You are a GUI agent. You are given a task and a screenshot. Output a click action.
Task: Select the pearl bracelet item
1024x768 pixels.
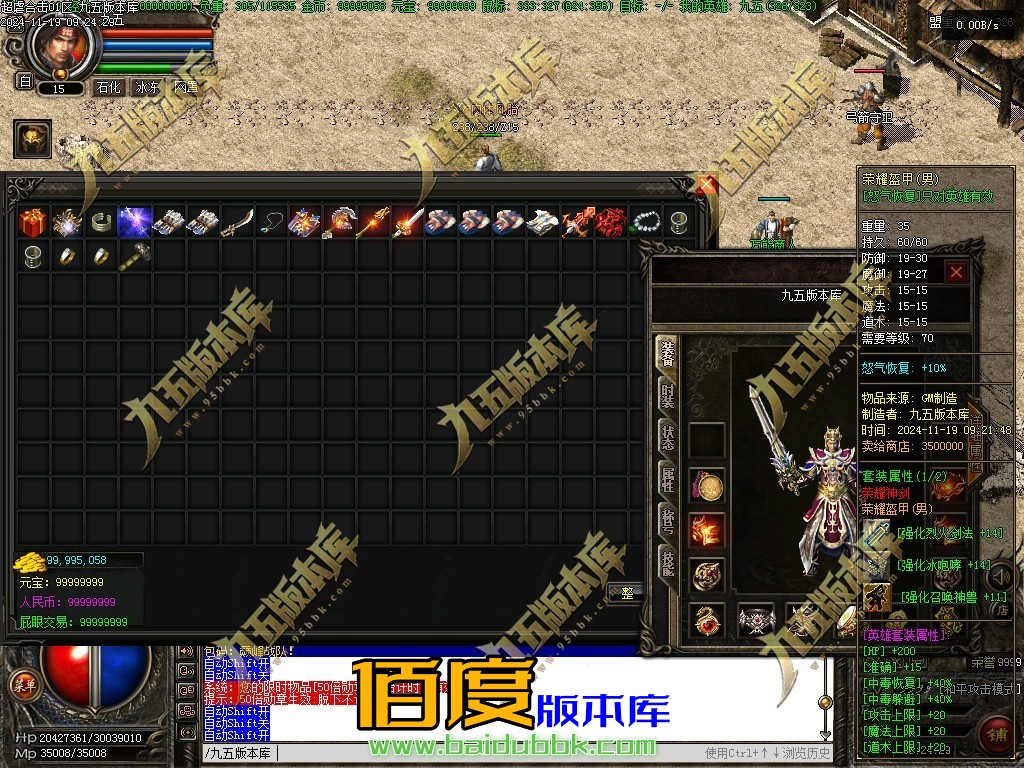click(x=645, y=221)
